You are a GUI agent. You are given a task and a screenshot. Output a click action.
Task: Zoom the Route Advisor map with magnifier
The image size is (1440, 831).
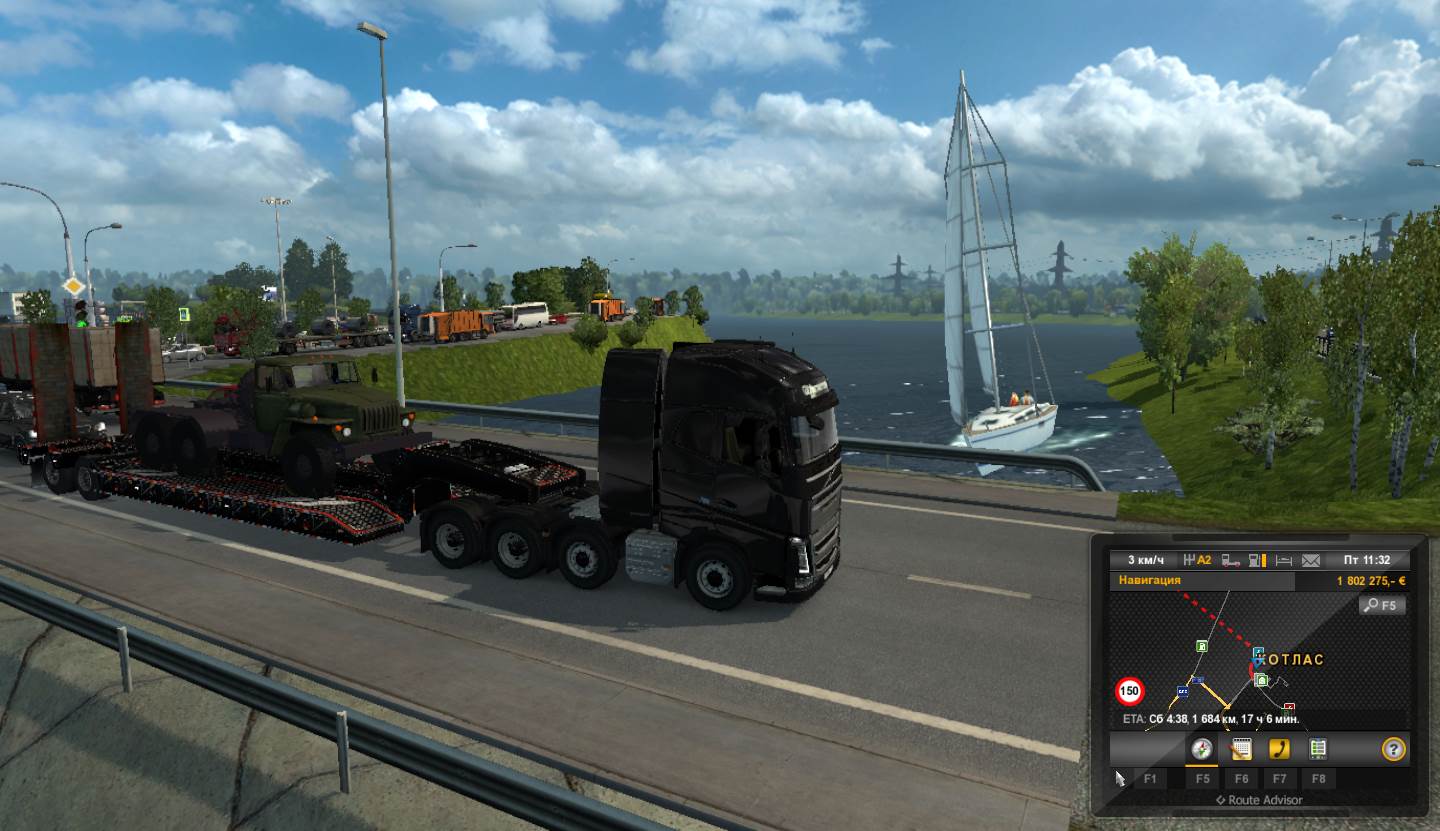coord(1382,605)
